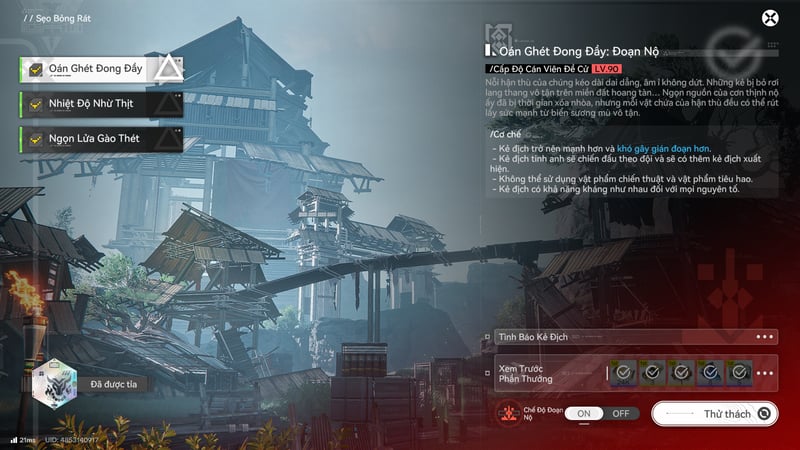Screen dimensions: 800x450
Task: Open Tình Báo Kẻ Địch enemy info
Action: (x=629, y=337)
